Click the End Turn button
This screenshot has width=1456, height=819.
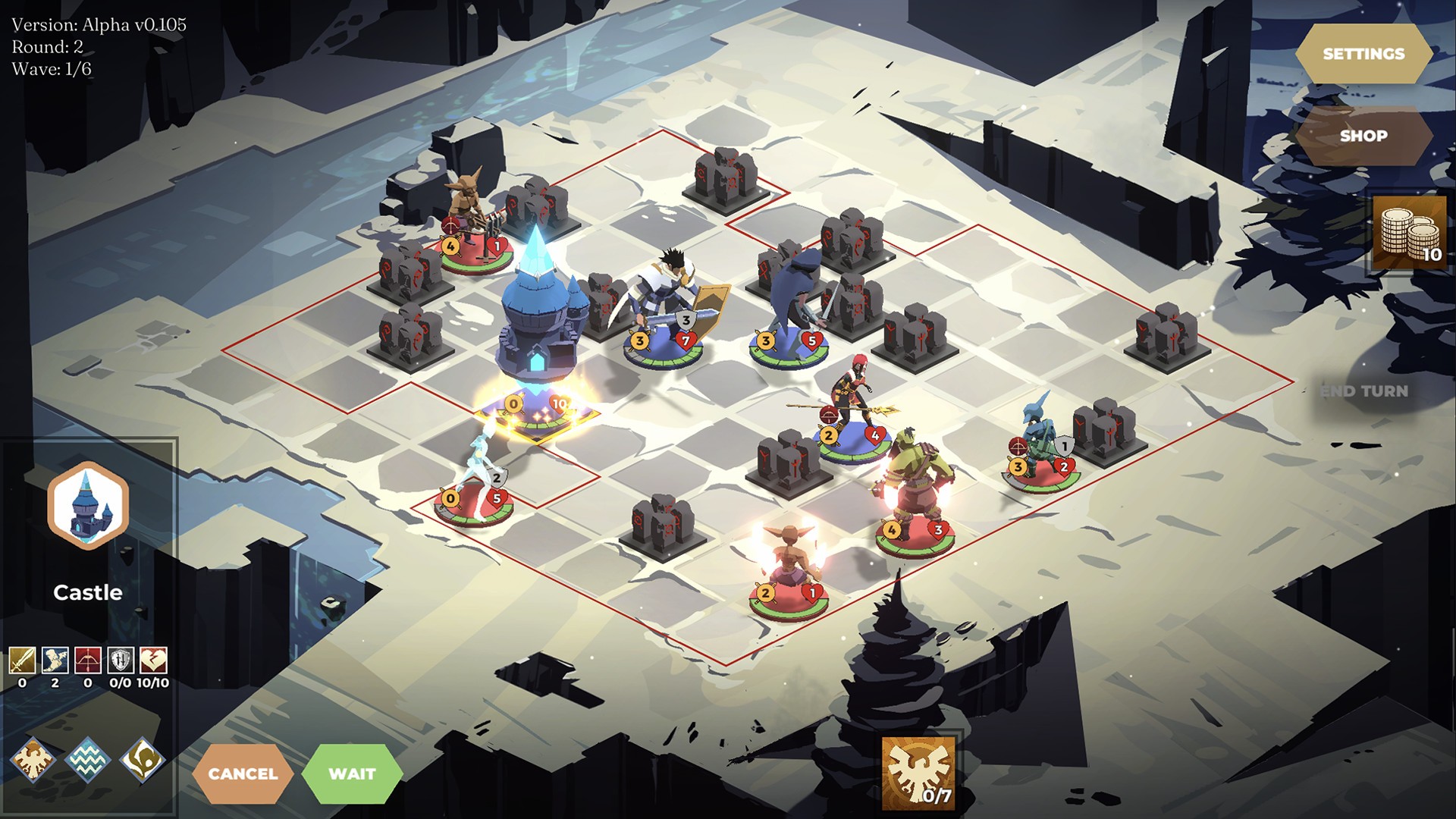pyautogui.click(x=1363, y=391)
